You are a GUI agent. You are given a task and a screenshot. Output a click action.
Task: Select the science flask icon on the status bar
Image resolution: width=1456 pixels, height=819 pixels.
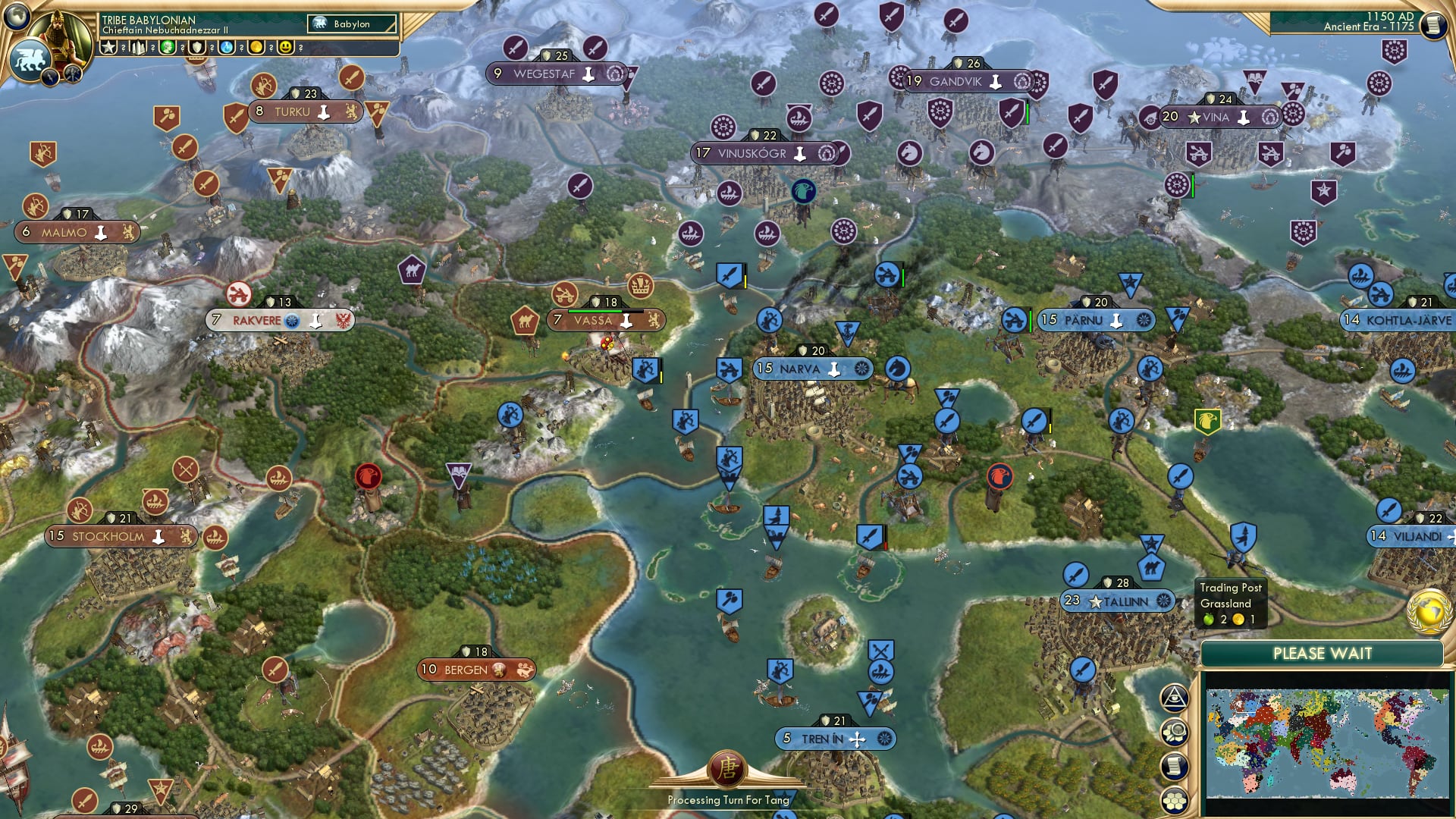click(x=224, y=47)
